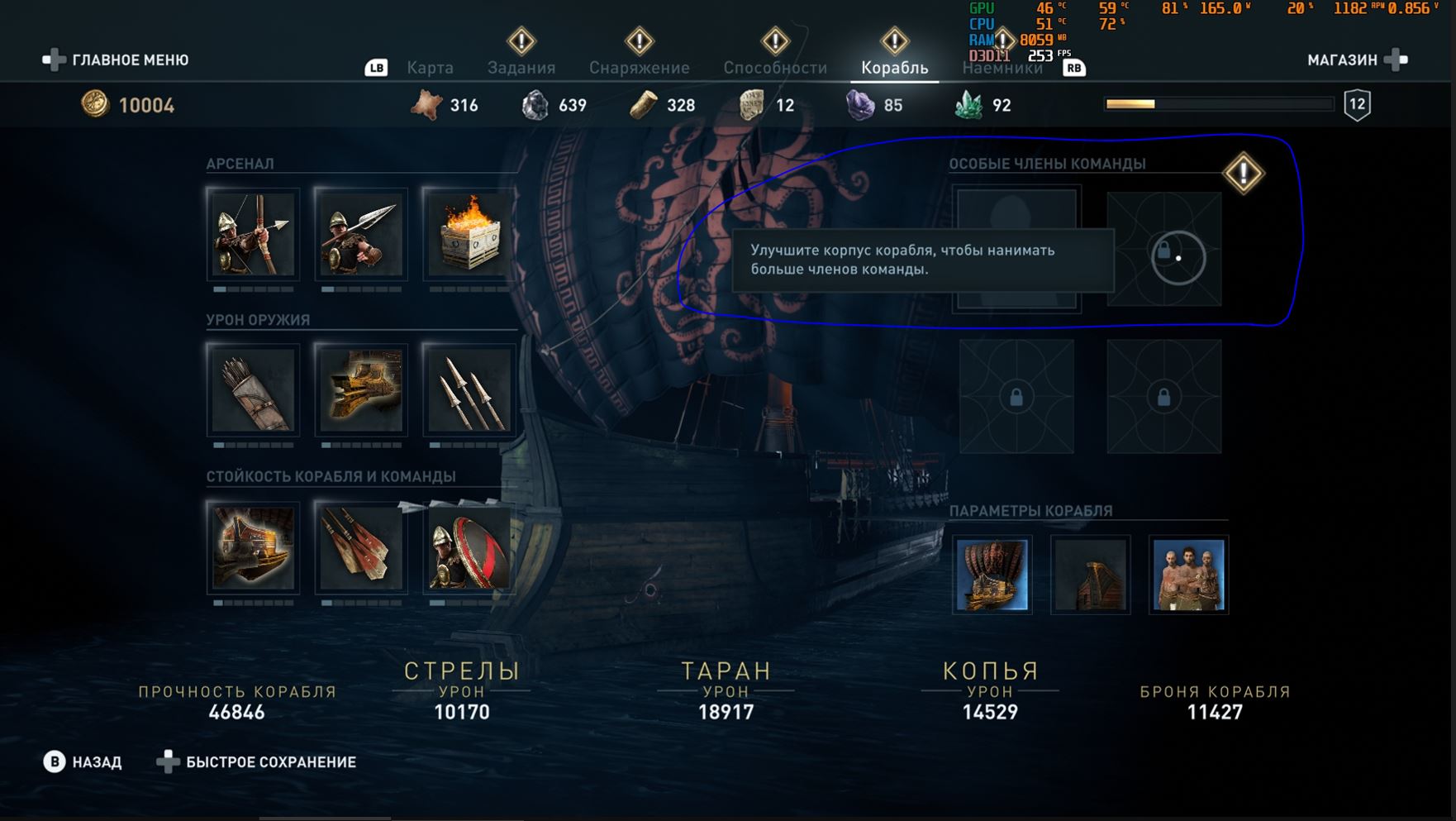
Task: Choose the javelin thrower arsenal upgrade
Action: click(361, 234)
